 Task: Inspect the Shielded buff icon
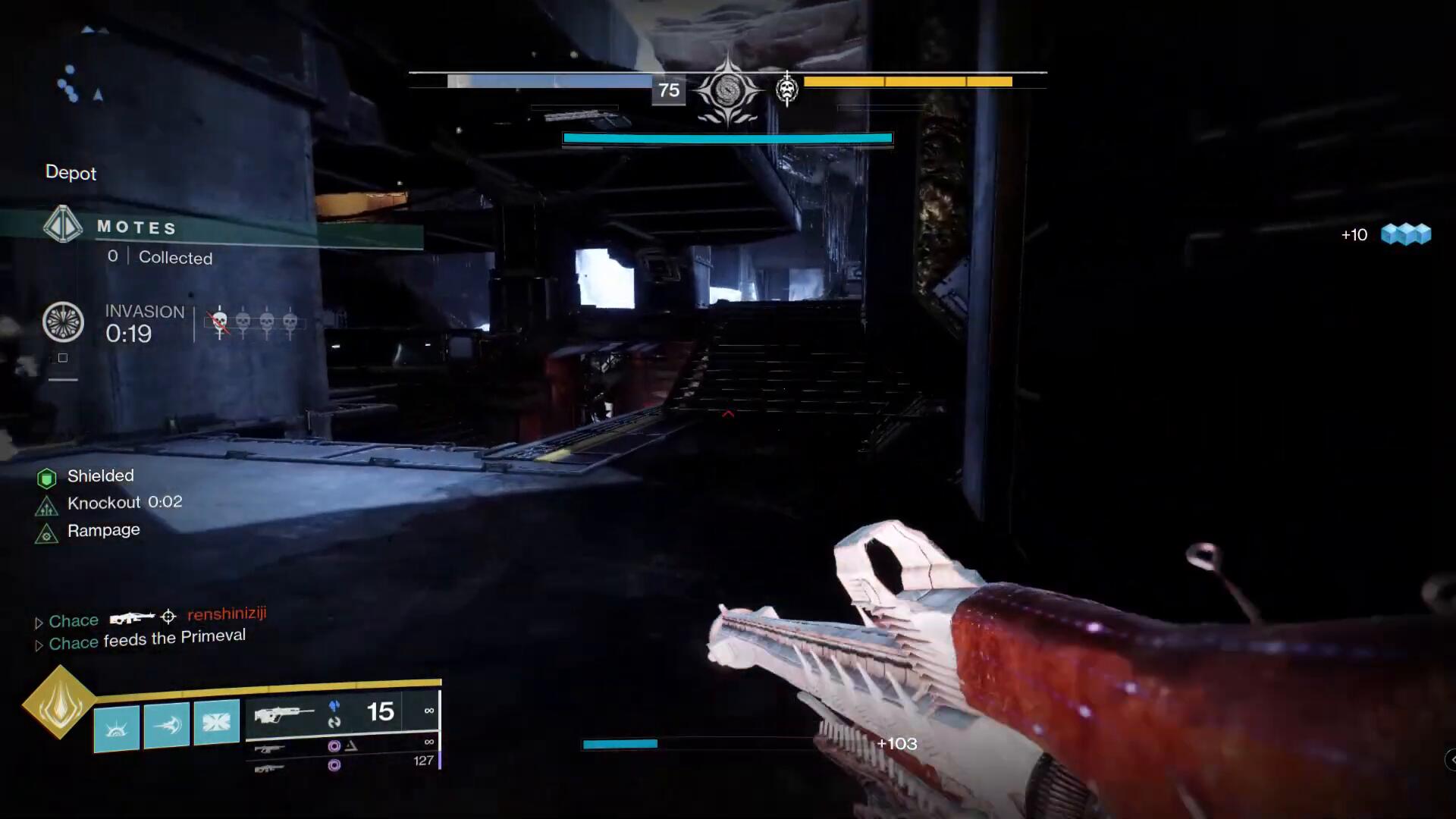click(x=47, y=478)
